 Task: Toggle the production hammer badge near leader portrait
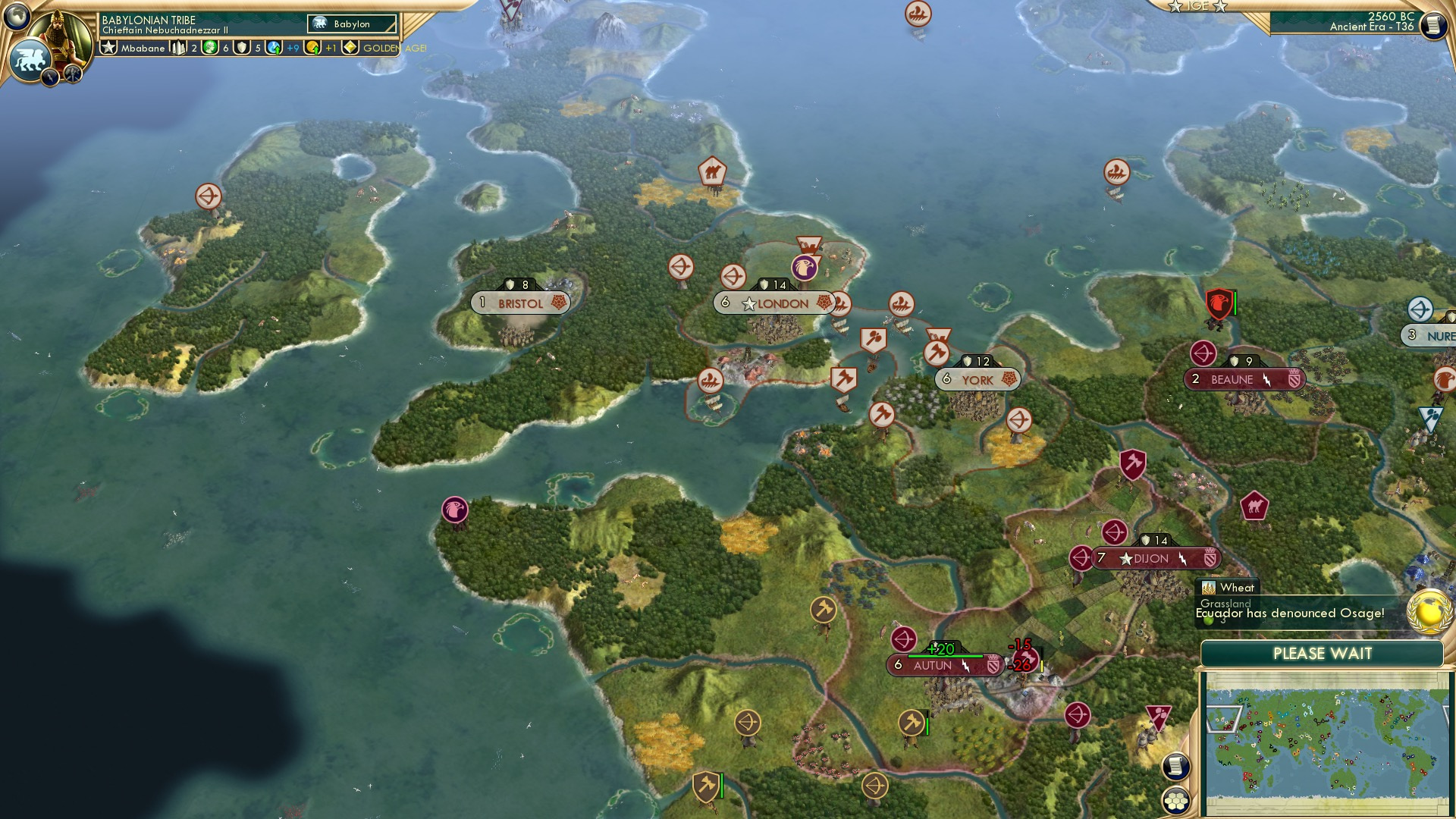(x=73, y=75)
